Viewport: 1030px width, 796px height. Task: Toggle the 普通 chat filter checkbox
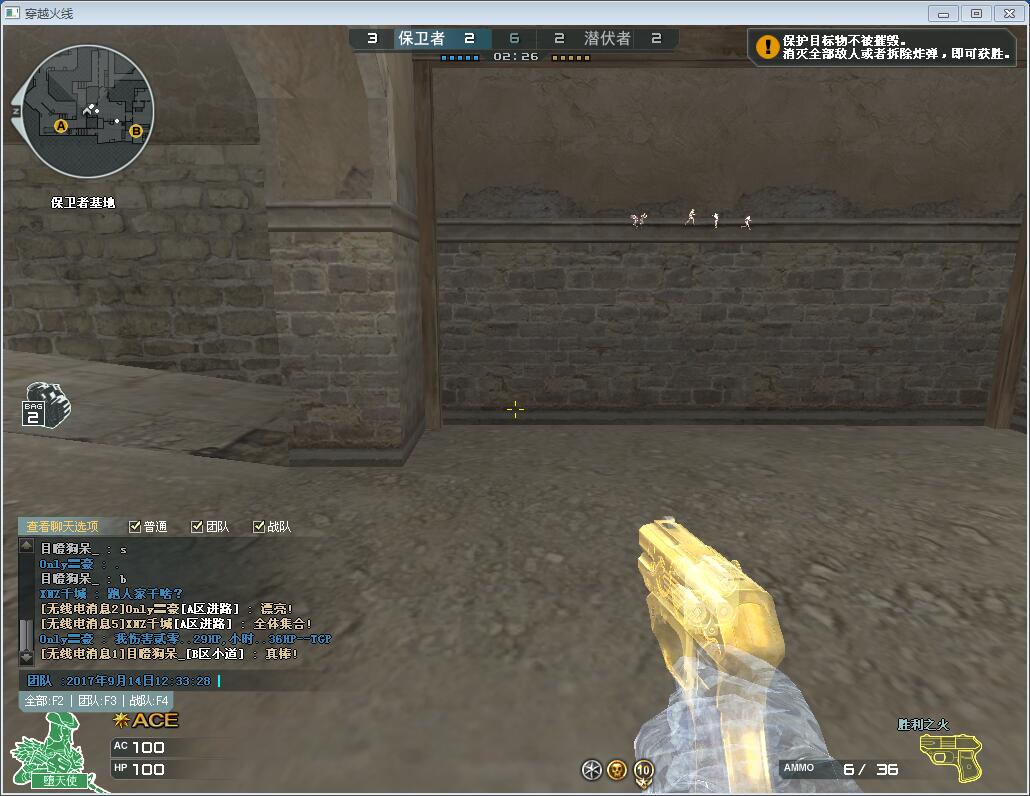(136, 527)
